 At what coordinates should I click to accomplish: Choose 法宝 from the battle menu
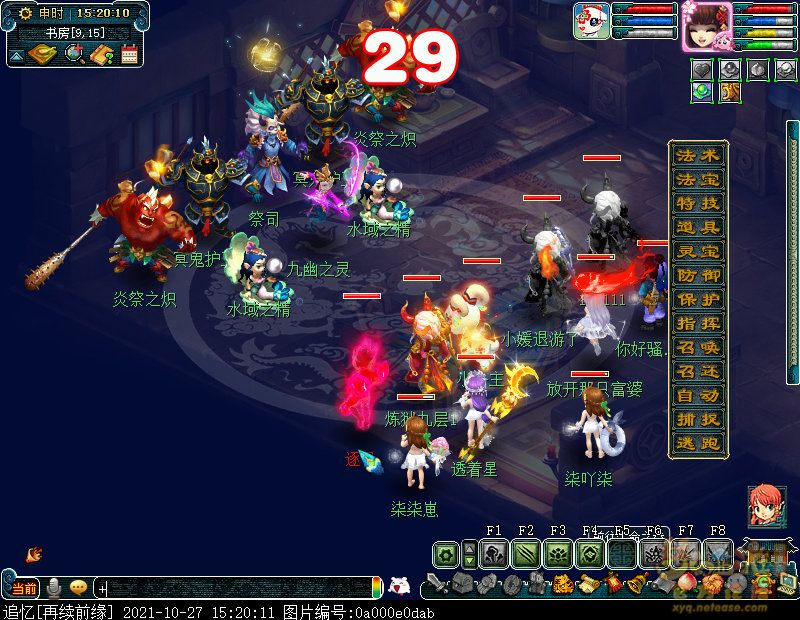point(698,180)
